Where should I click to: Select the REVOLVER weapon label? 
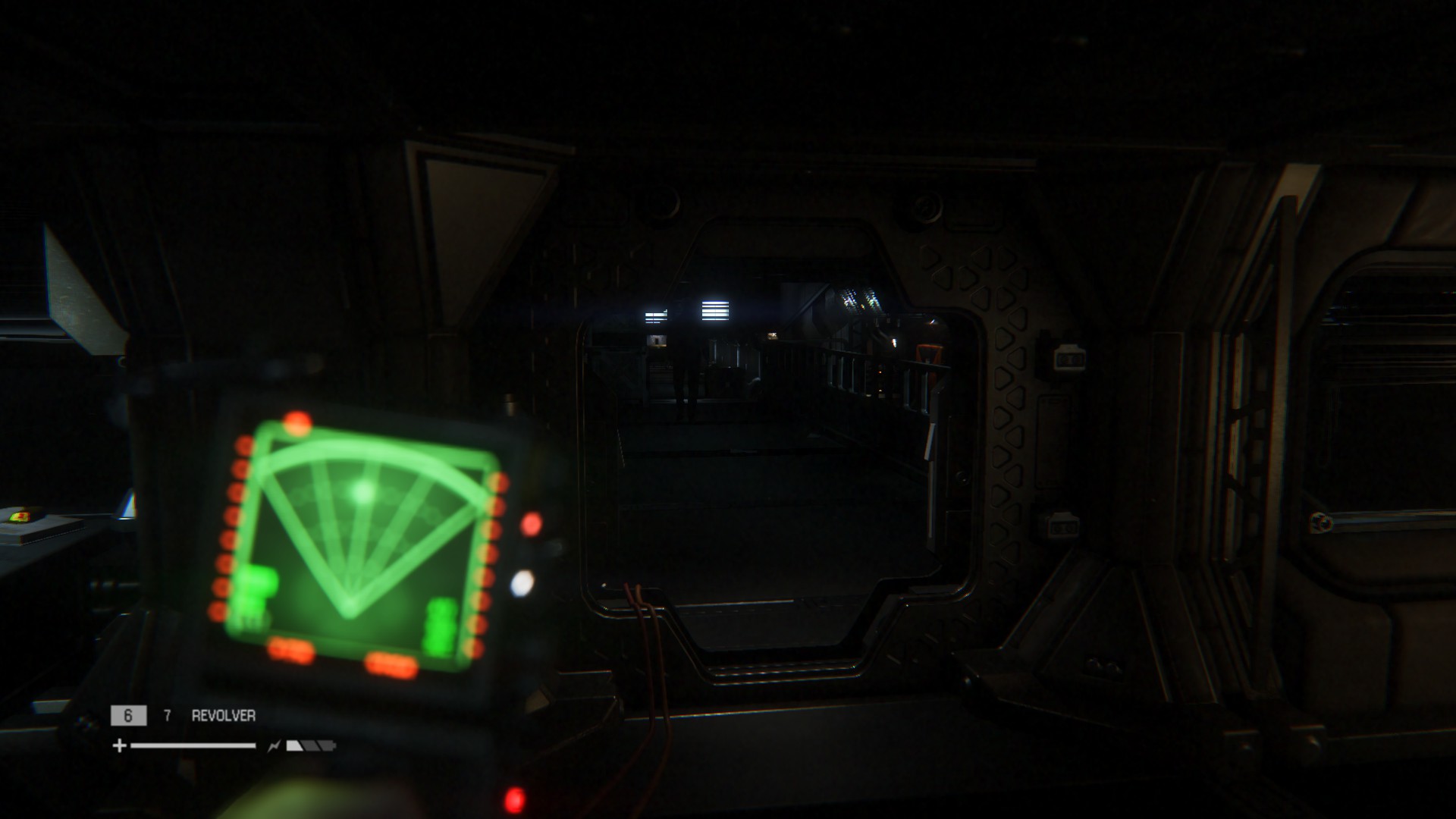pos(223,716)
